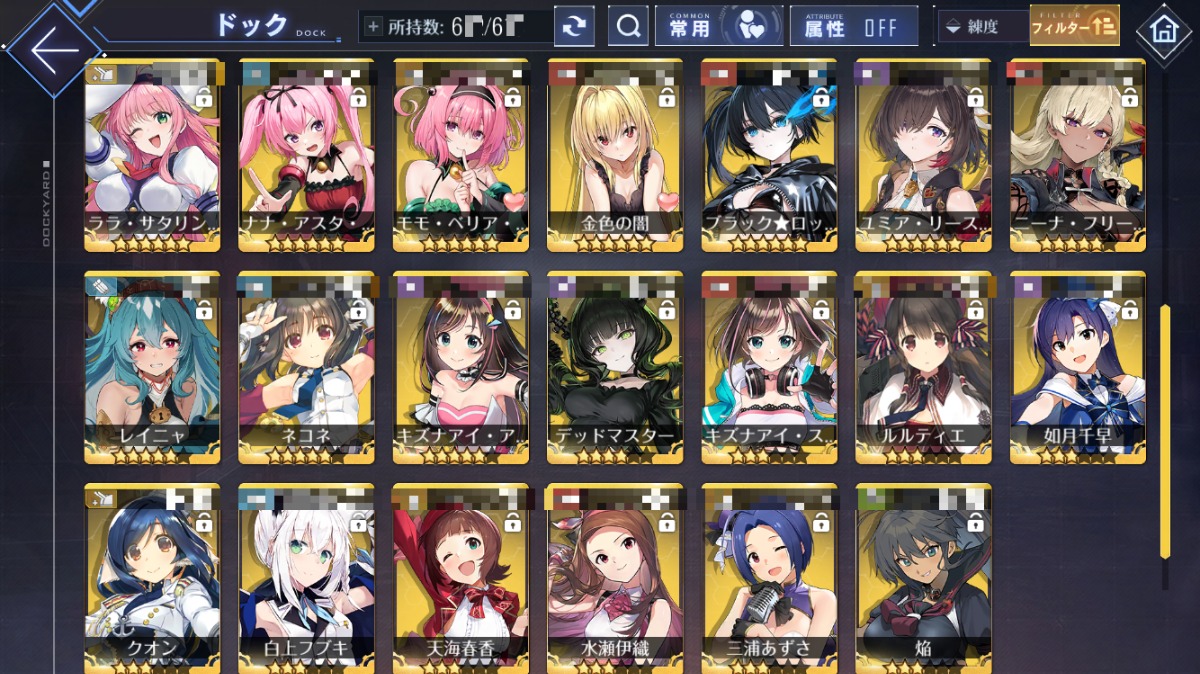Switch the 常用 common display mode
This screenshot has width=1200, height=674.
pyautogui.click(x=718, y=27)
